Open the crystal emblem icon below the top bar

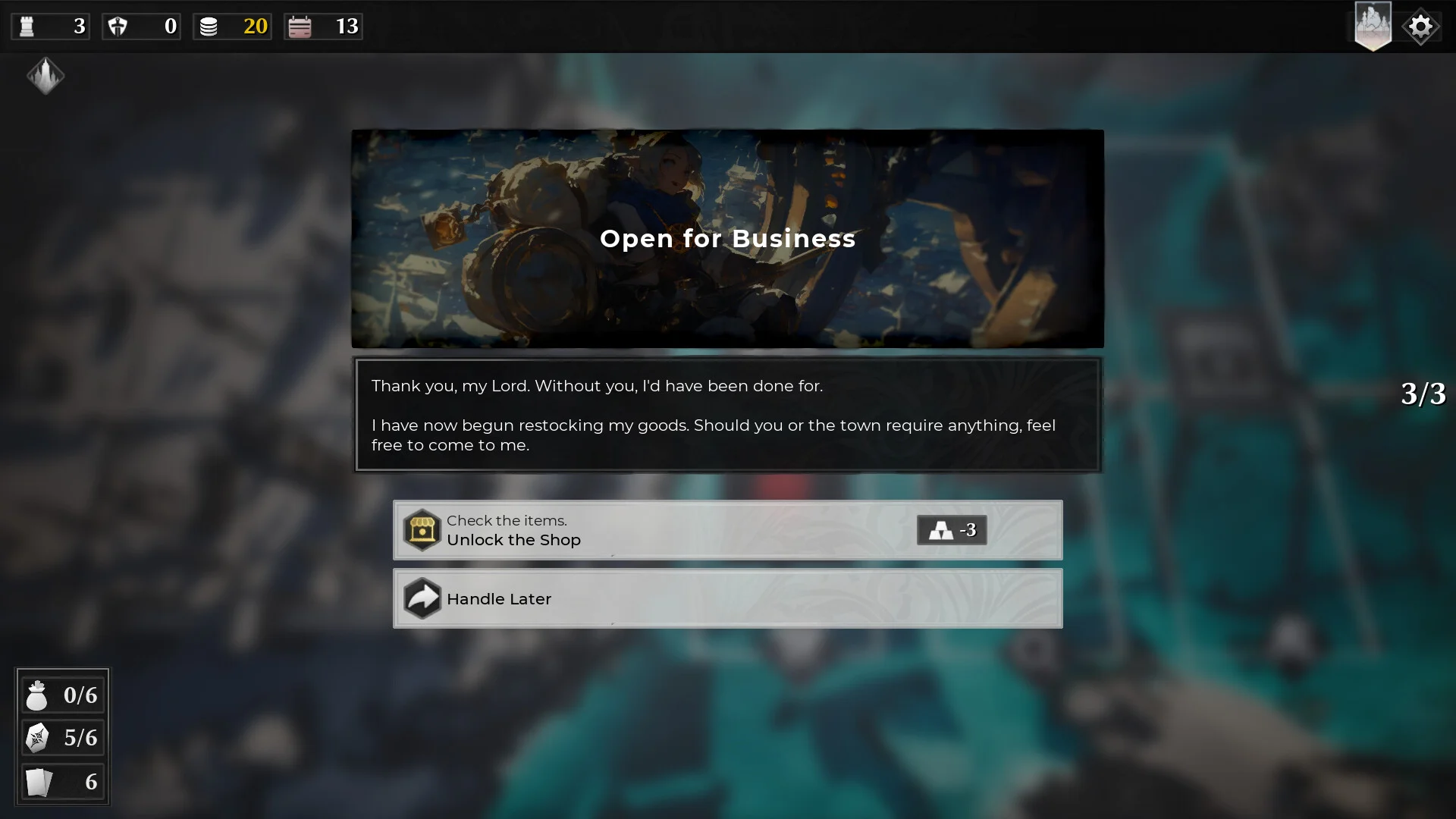[45, 76]
